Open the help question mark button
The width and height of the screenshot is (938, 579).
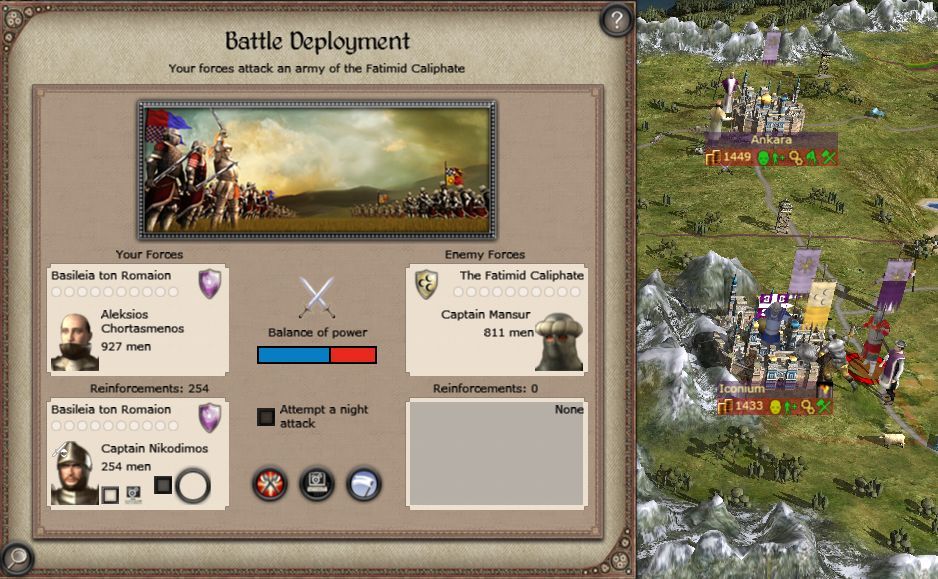617,19
